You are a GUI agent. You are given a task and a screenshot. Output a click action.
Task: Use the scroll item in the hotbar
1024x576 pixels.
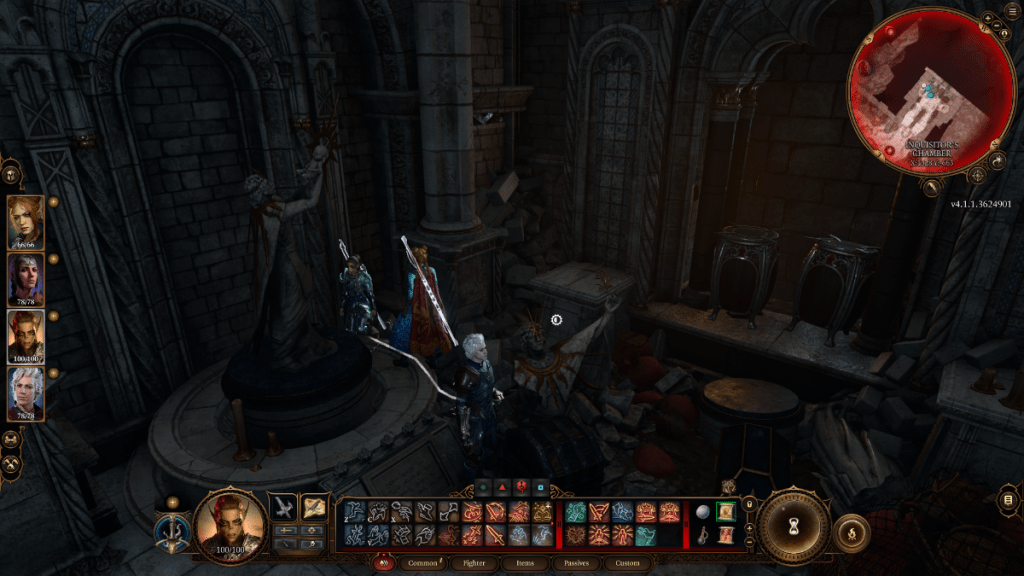tap(726, 512)
